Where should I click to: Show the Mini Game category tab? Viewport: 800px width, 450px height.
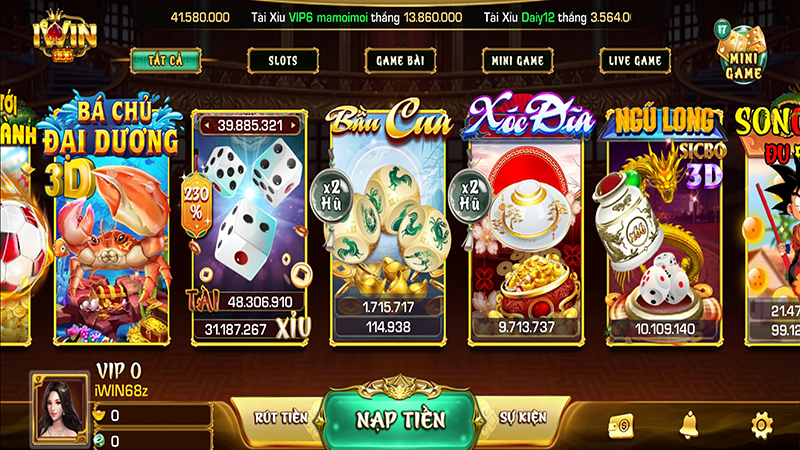pos(518,60)
